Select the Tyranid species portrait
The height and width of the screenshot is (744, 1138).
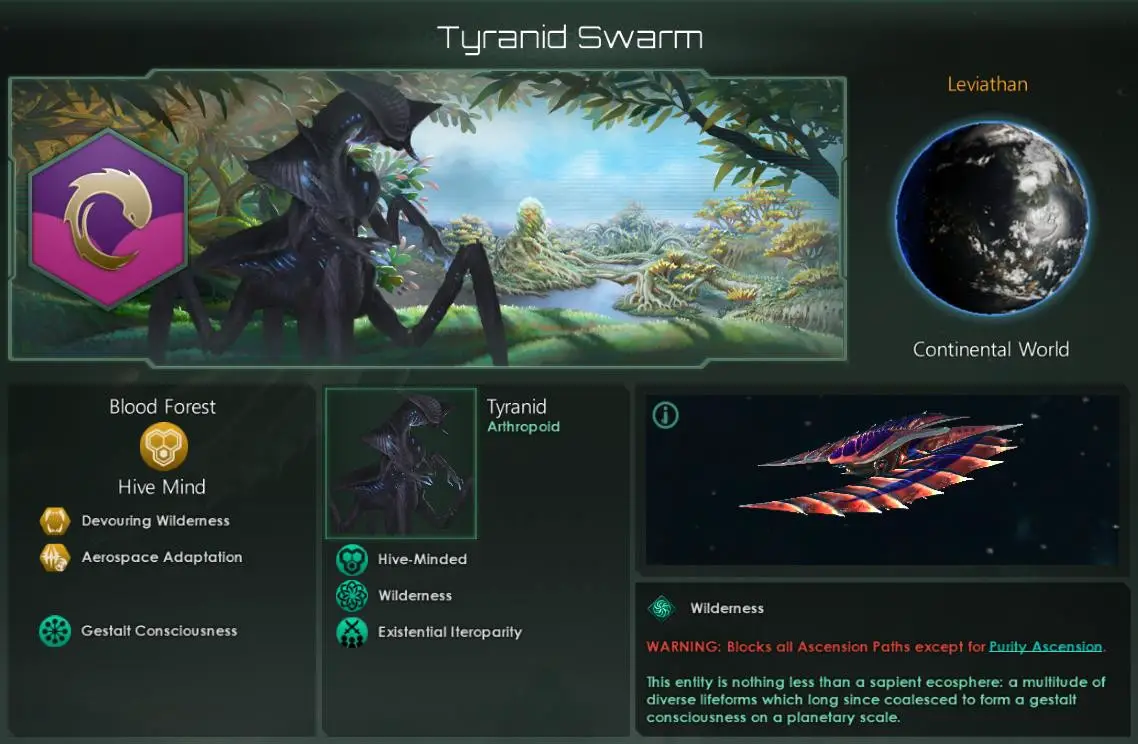[x=401, y=463]
